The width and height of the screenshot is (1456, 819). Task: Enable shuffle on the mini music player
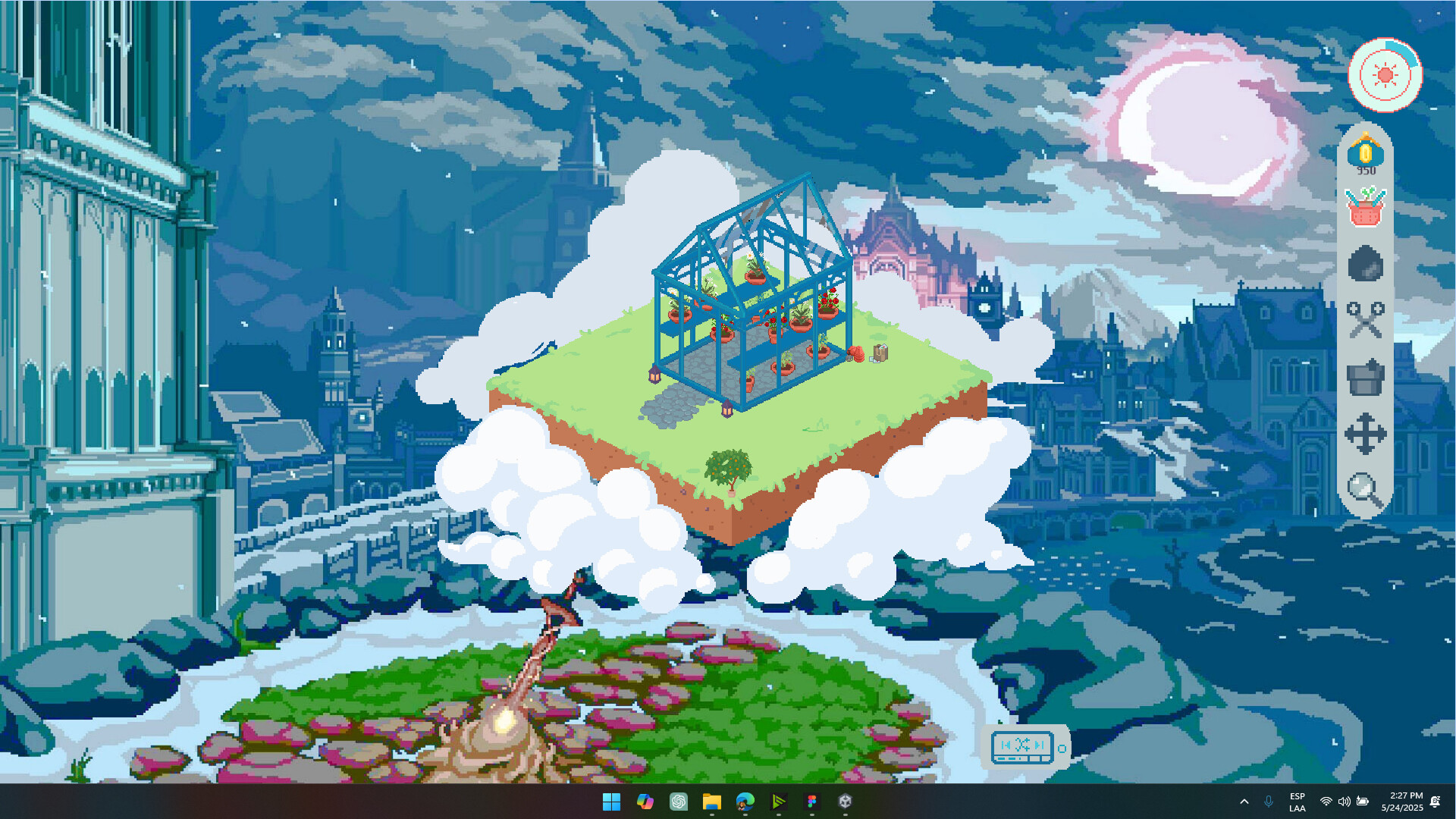(1021, 744)
